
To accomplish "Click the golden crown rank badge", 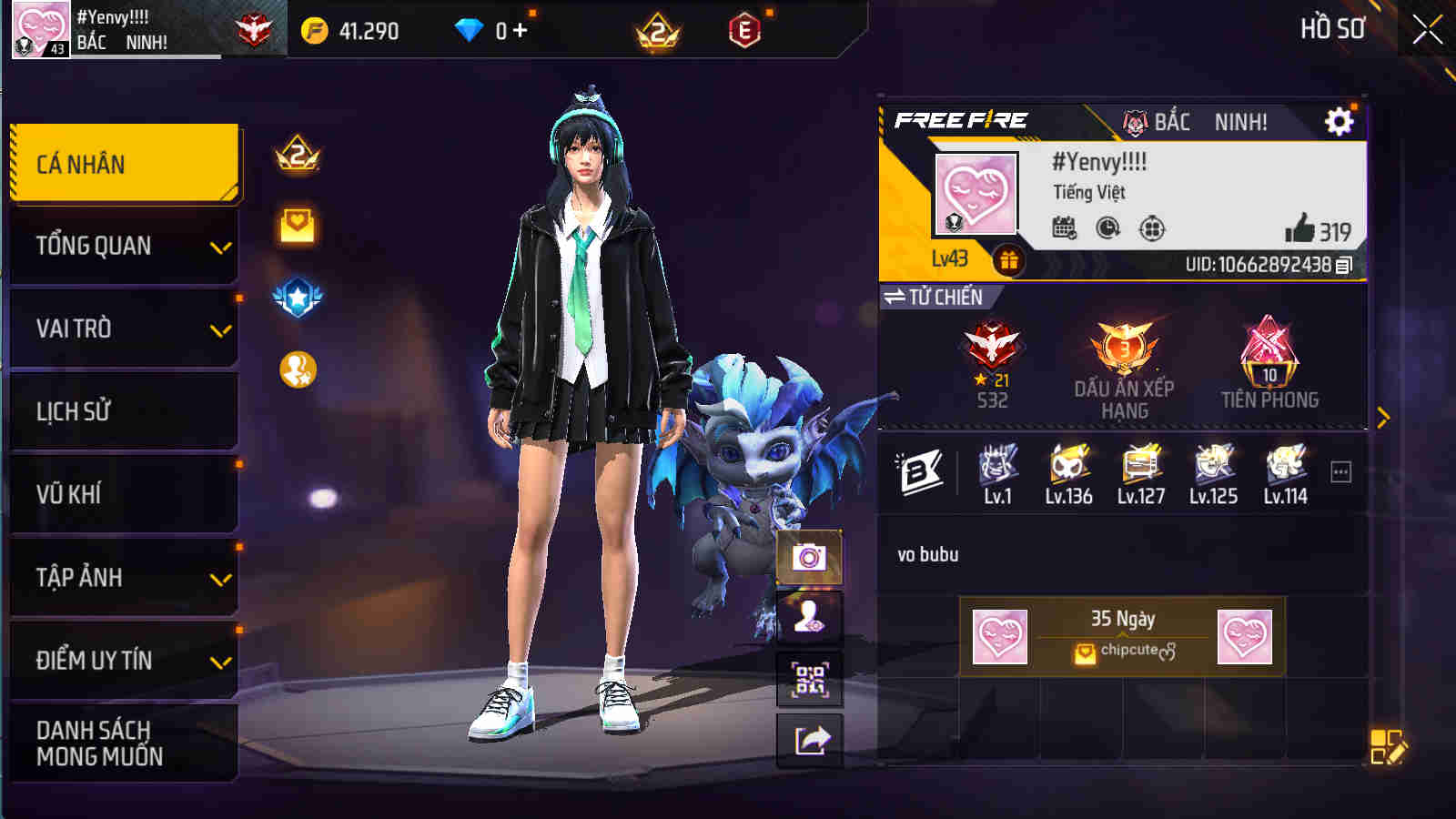I will click(x=294, y=157).
